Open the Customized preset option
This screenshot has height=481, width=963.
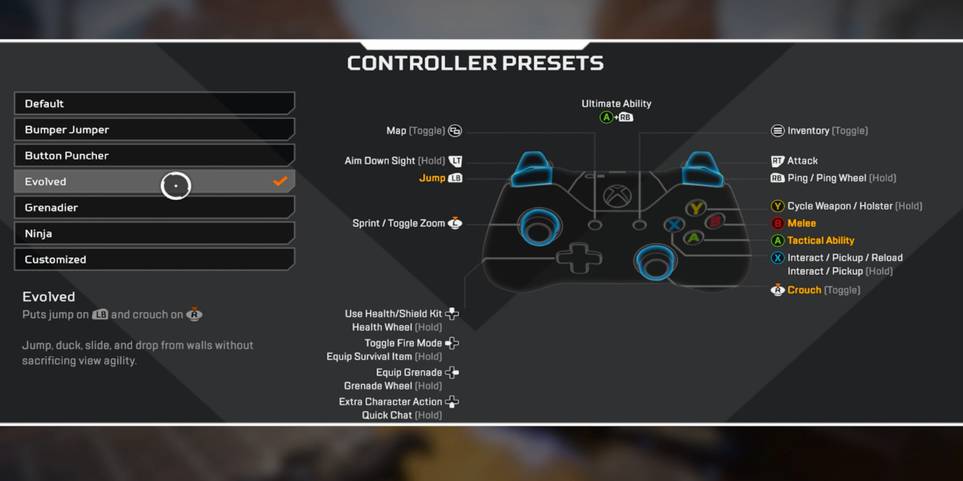tap(153, 260)
